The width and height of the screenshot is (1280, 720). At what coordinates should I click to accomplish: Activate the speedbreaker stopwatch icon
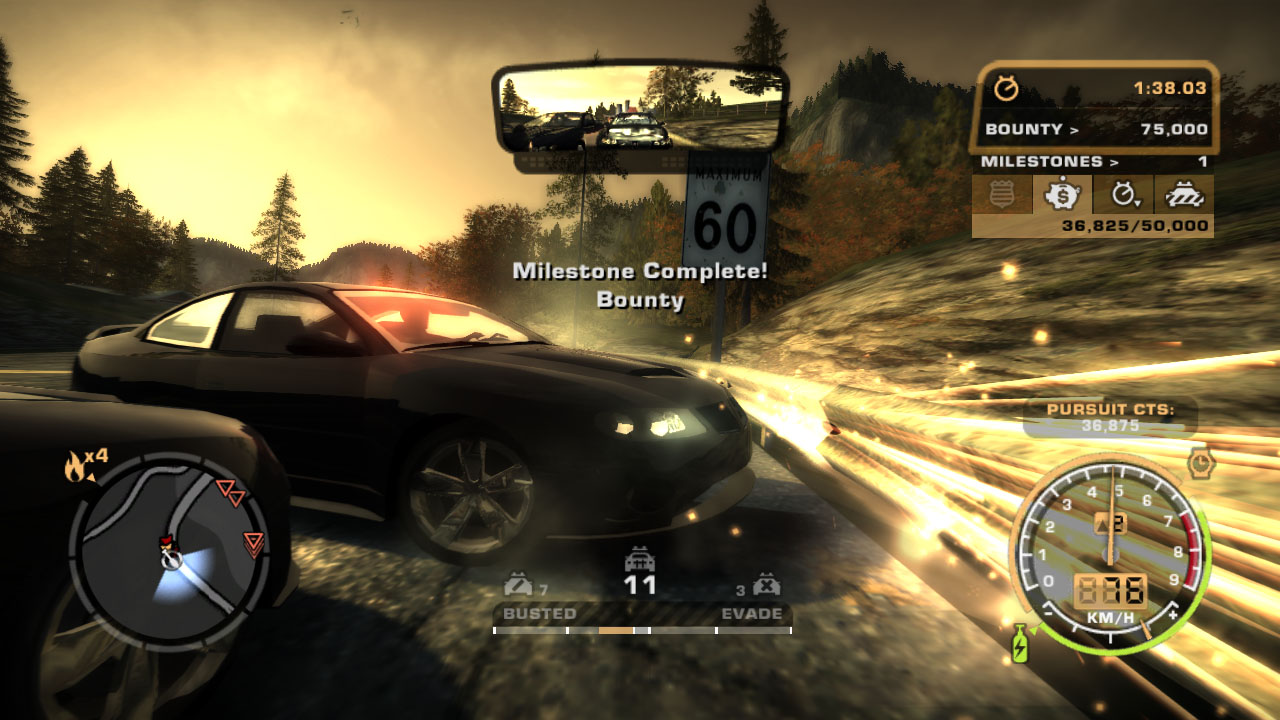click(x=1201, y=462)
